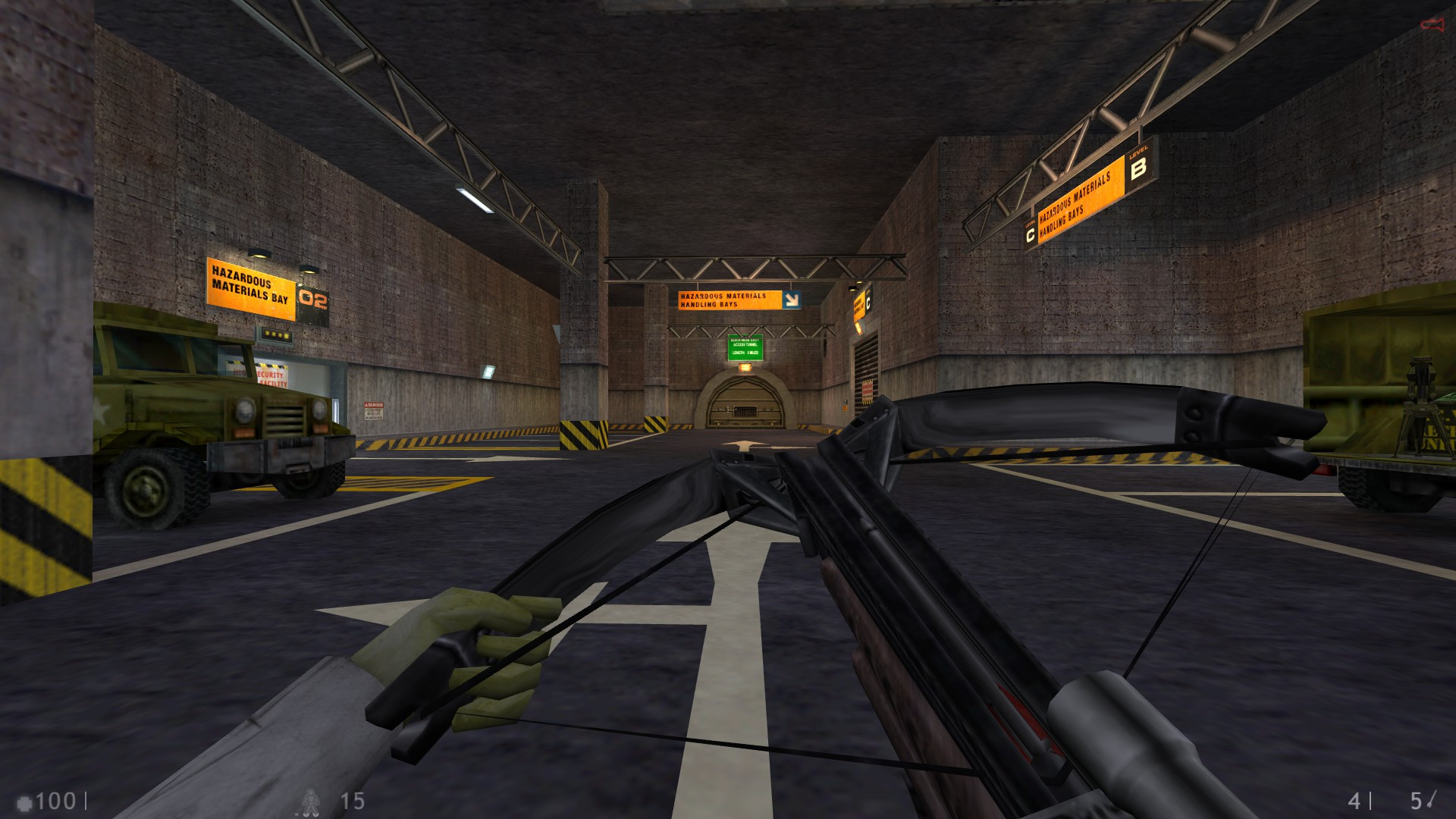Click the red DANGER sign on the left wall

pyautogui.click(x=374, y=407)
